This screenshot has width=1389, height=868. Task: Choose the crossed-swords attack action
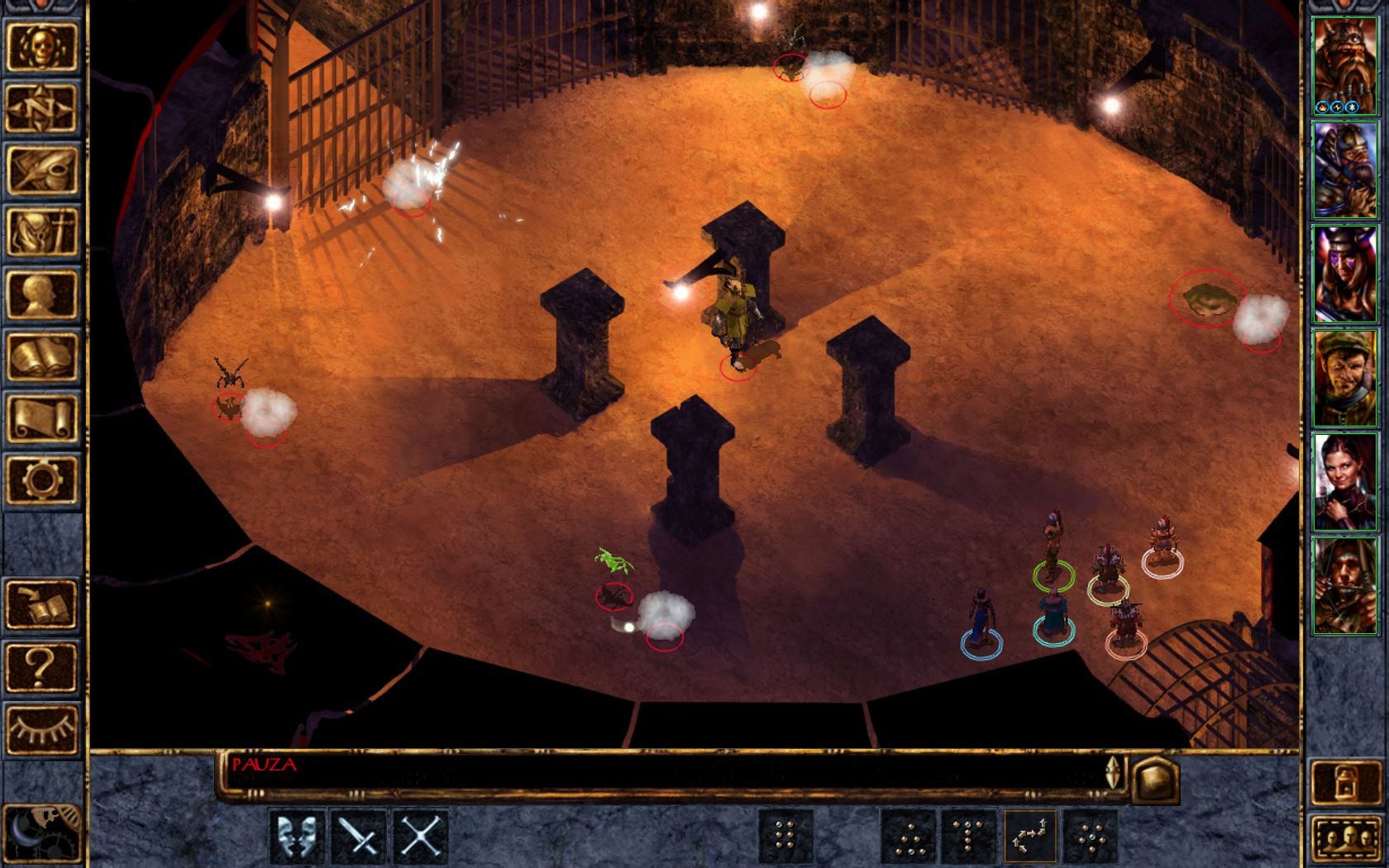(x=359, y=837)
